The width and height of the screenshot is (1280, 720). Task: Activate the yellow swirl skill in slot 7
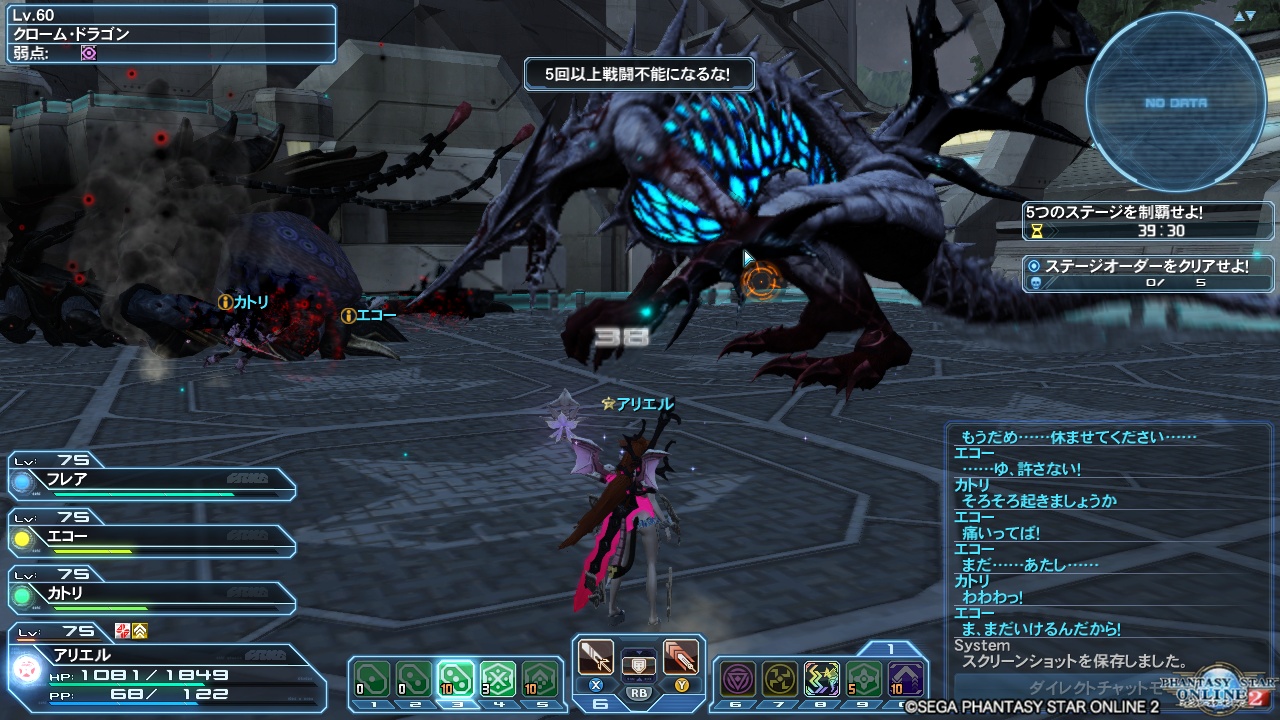click(780, 679)
